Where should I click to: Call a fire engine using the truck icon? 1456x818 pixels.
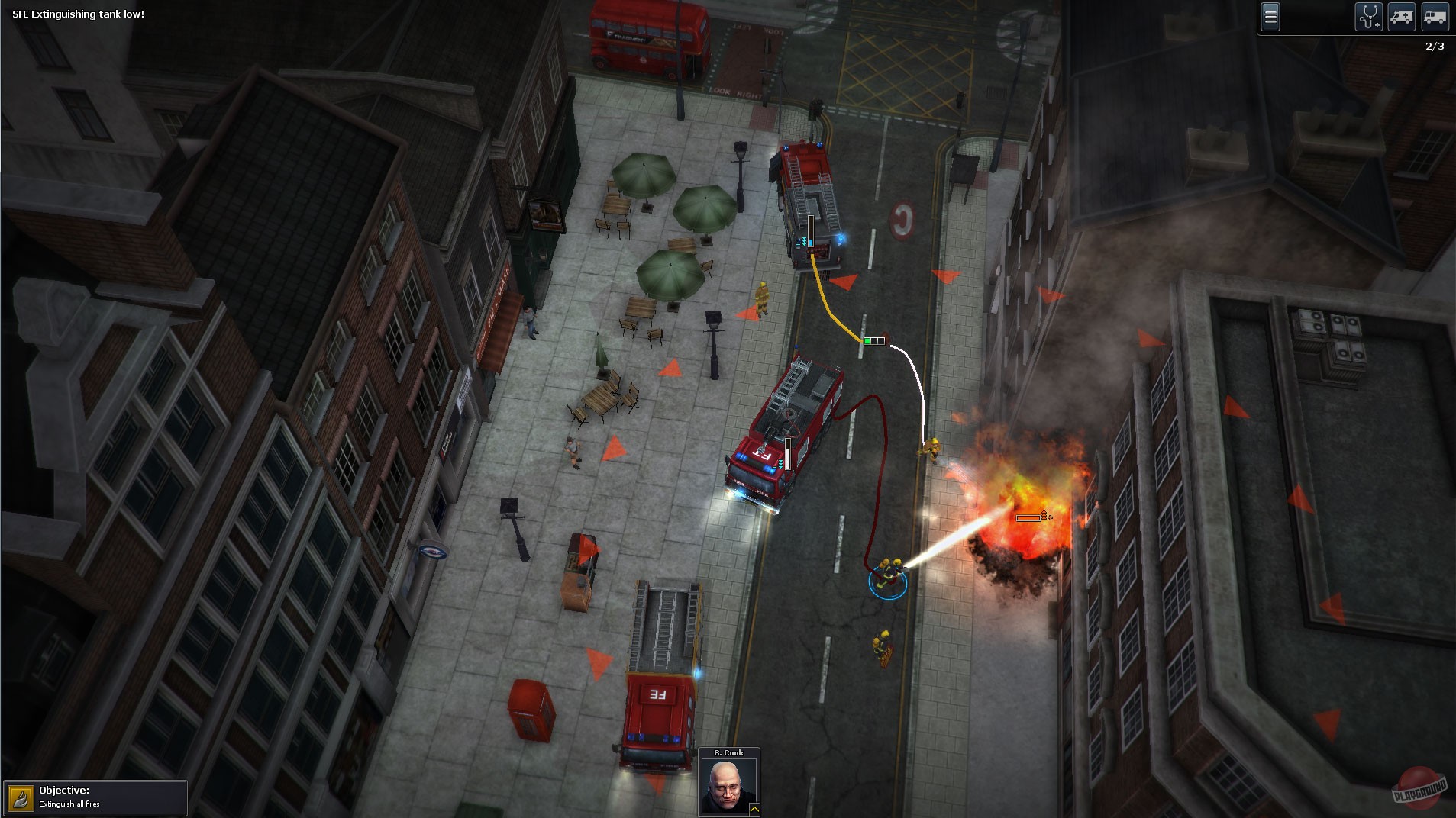click(x=1436, y=16)
